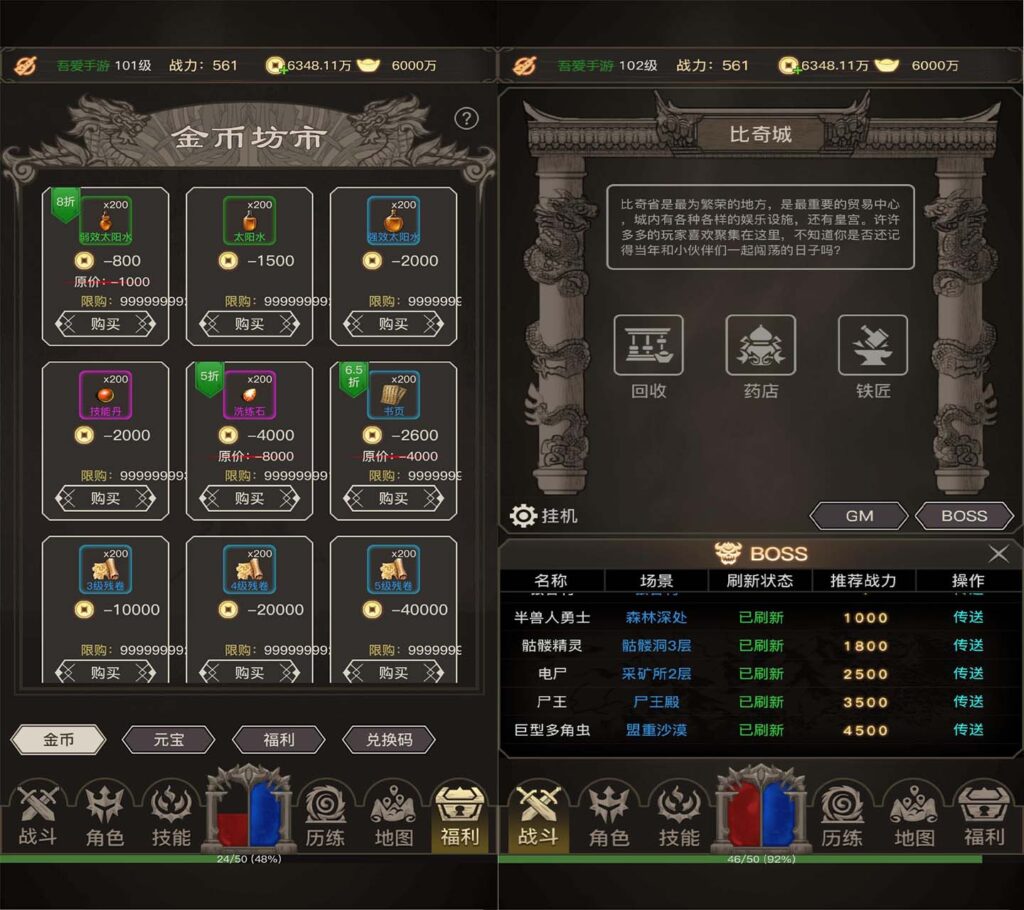Click 传送 for 巨型多角虫
This screenshot has height=910, width=1024.
(x=968, y=730)
